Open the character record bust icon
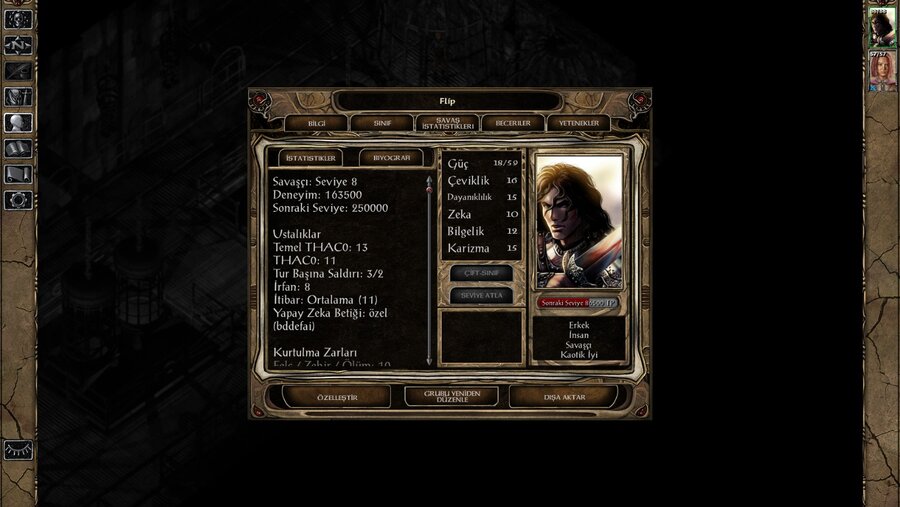 [18, 123]
